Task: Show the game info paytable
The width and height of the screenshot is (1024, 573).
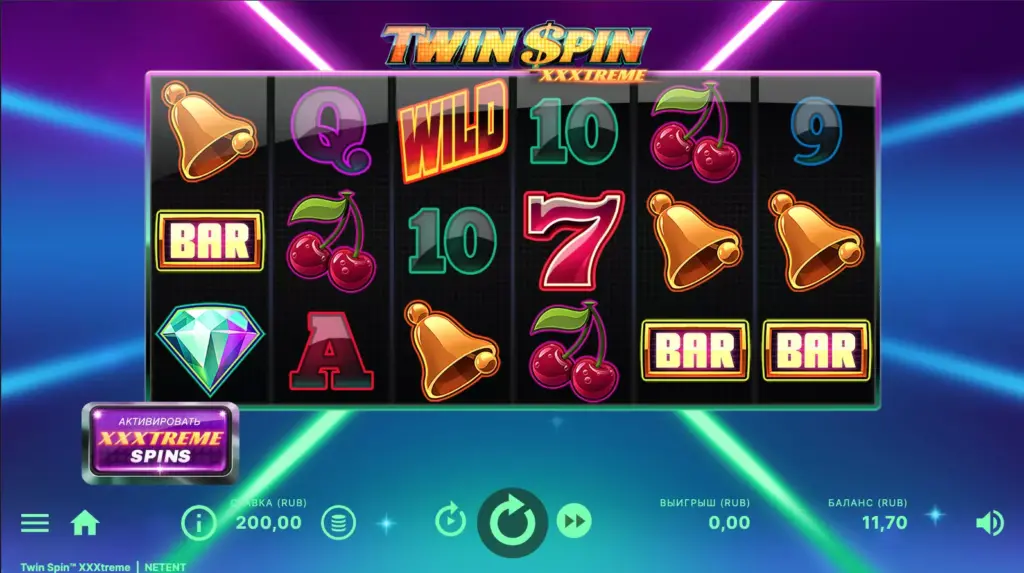Action: [199, 522]
